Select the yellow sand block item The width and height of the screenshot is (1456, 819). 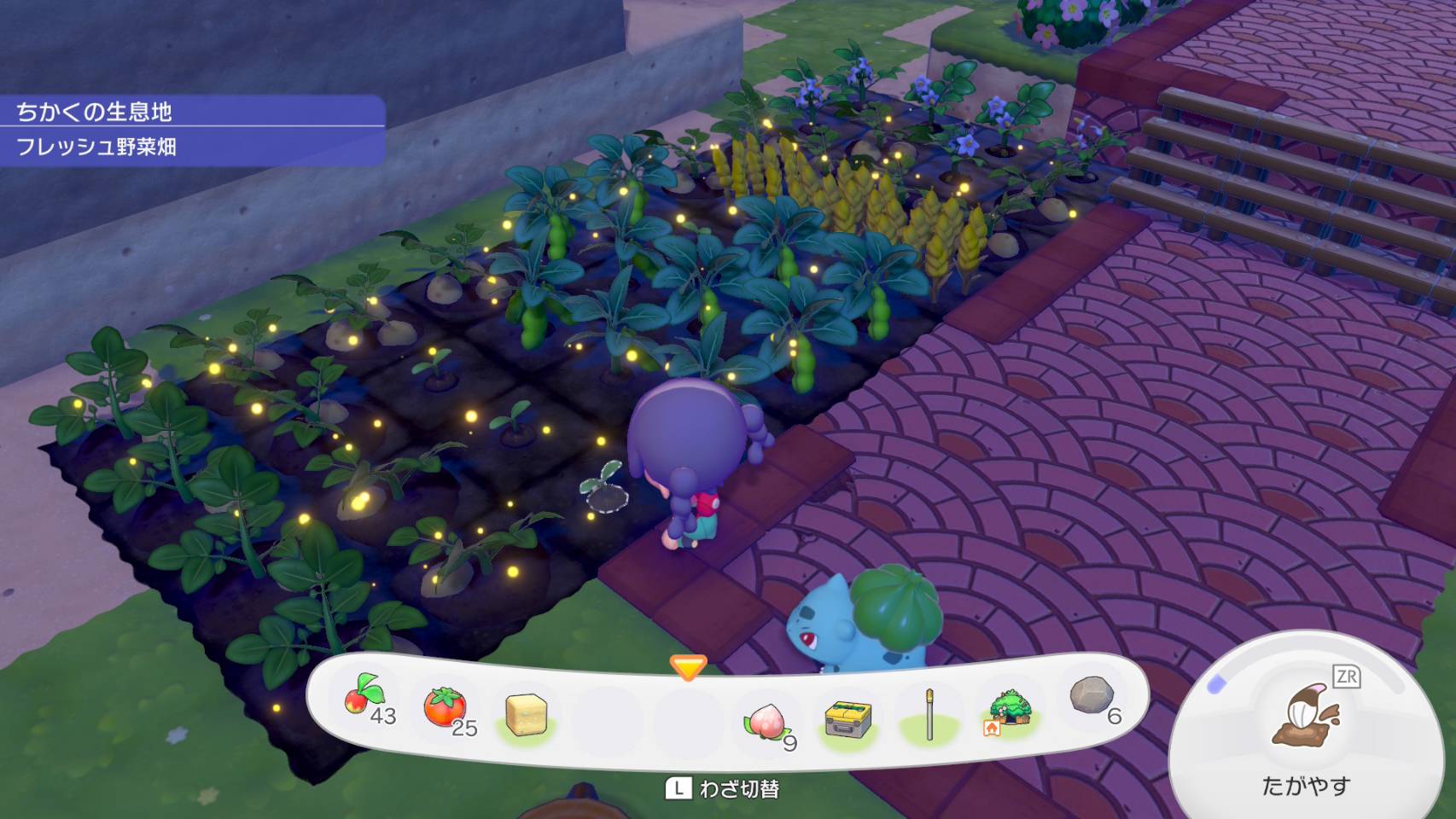click(525, 713)
